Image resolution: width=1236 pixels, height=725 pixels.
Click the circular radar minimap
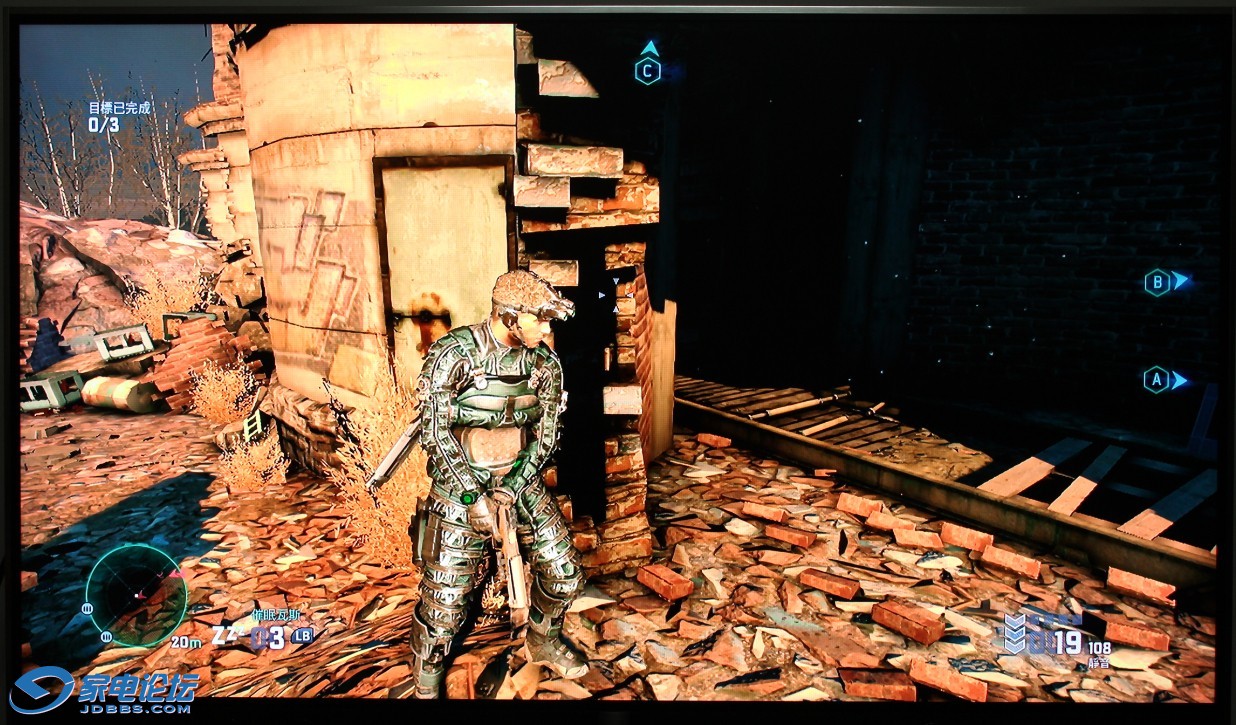[136, 596]
